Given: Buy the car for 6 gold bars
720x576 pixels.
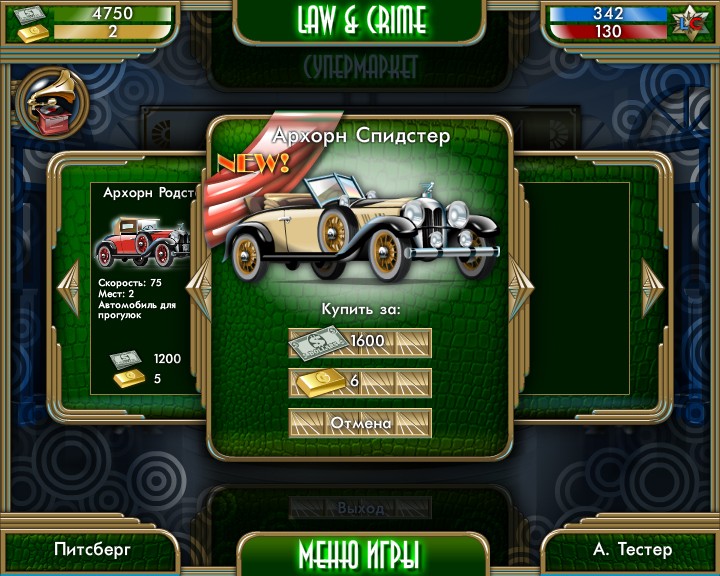Looking at the screenshot, I should (x=360, y=382).
